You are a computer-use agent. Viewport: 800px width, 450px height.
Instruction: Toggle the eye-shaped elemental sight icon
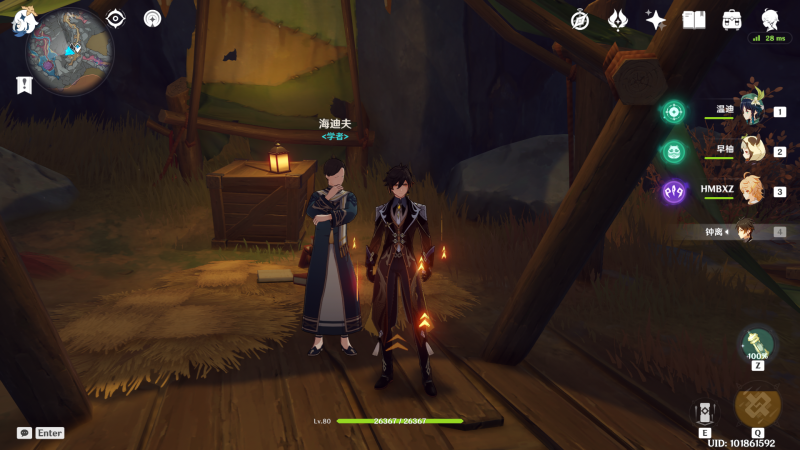pyautogui.click(x=116, y=18)
